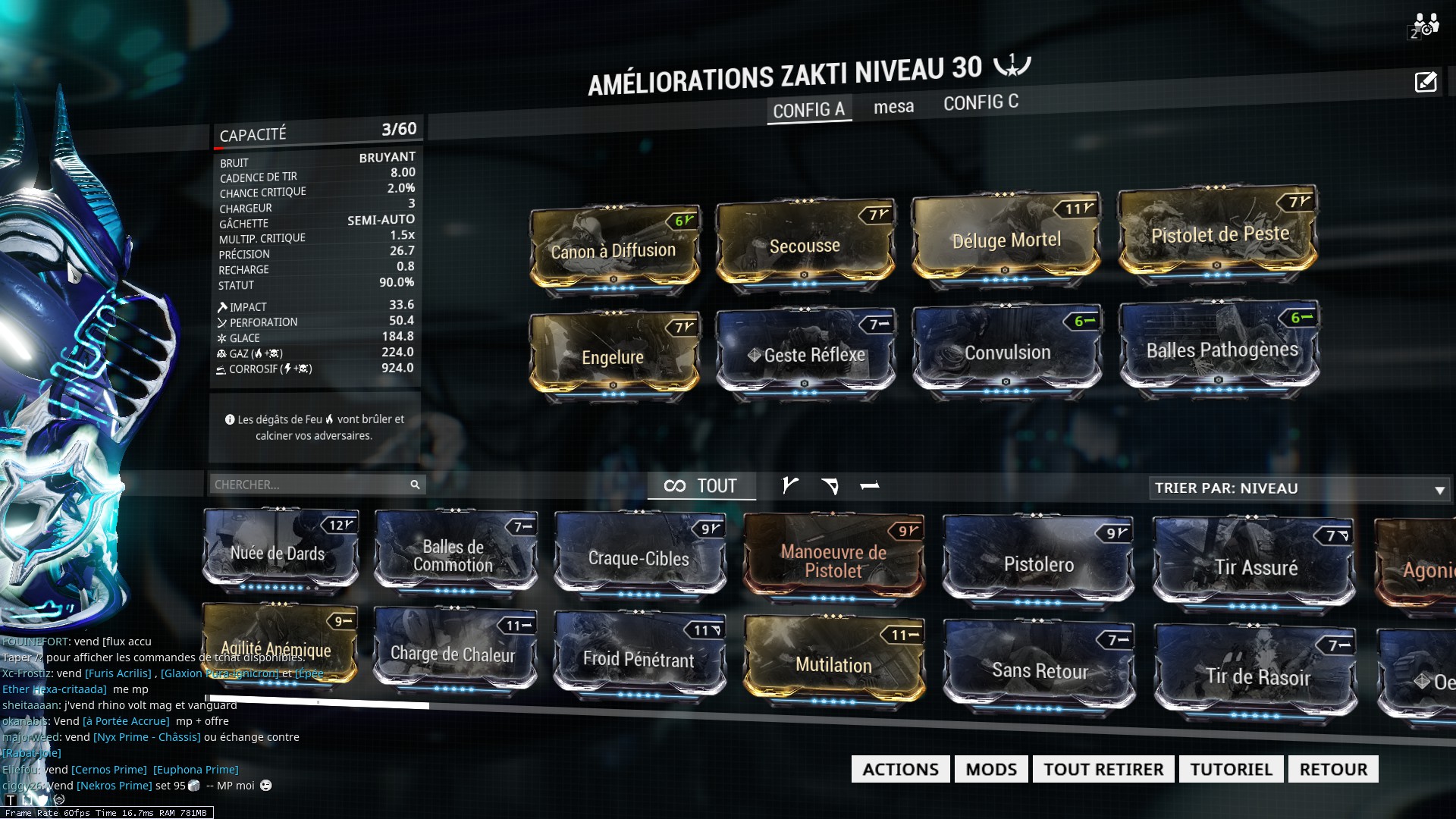Click the mod search field
Viewport: 1456px width, 819px height.
[310, 485]
